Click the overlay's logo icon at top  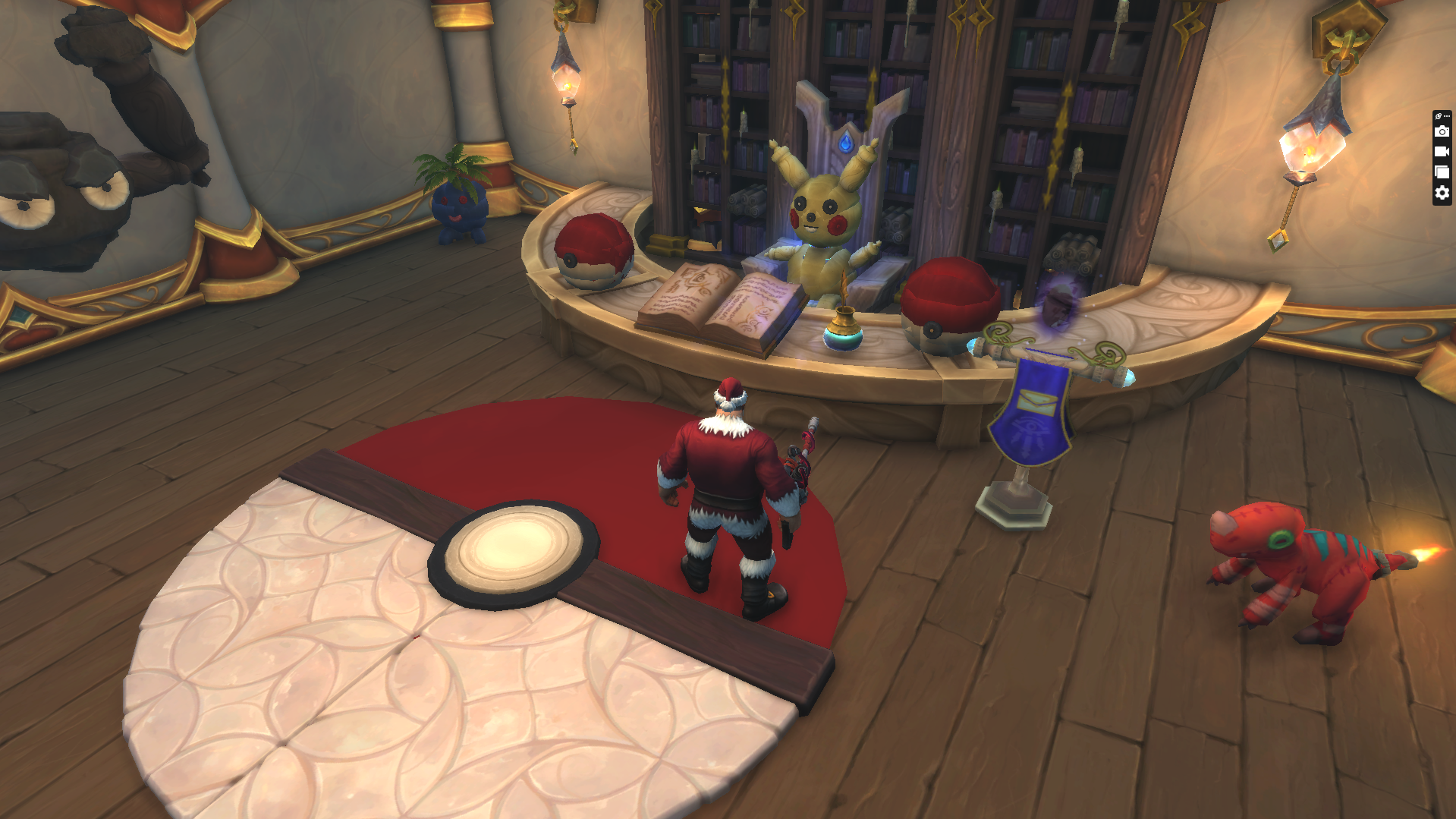coord(1439,116)
